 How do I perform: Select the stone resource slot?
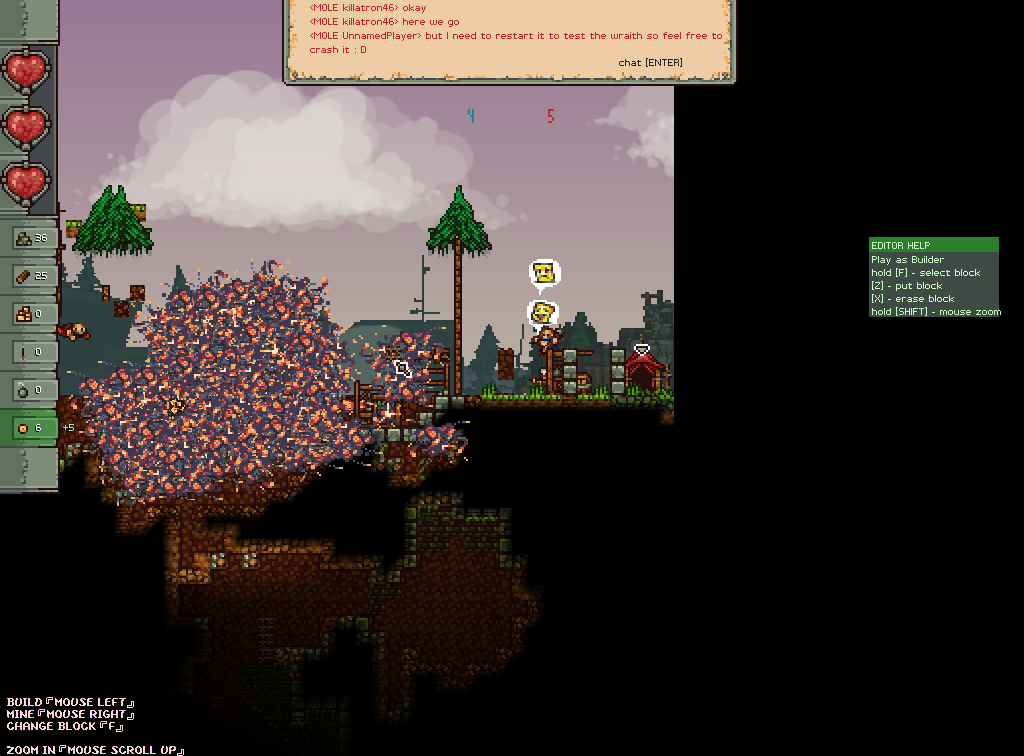coord(30,238)
